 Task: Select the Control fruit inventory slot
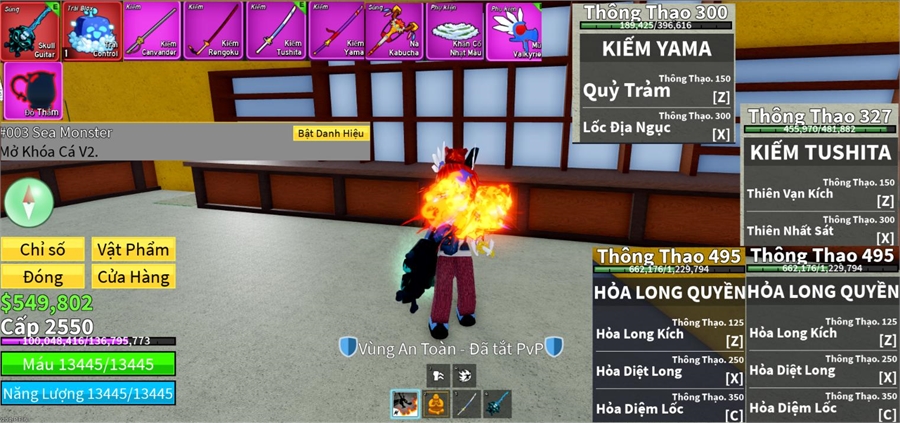[93, 30]
